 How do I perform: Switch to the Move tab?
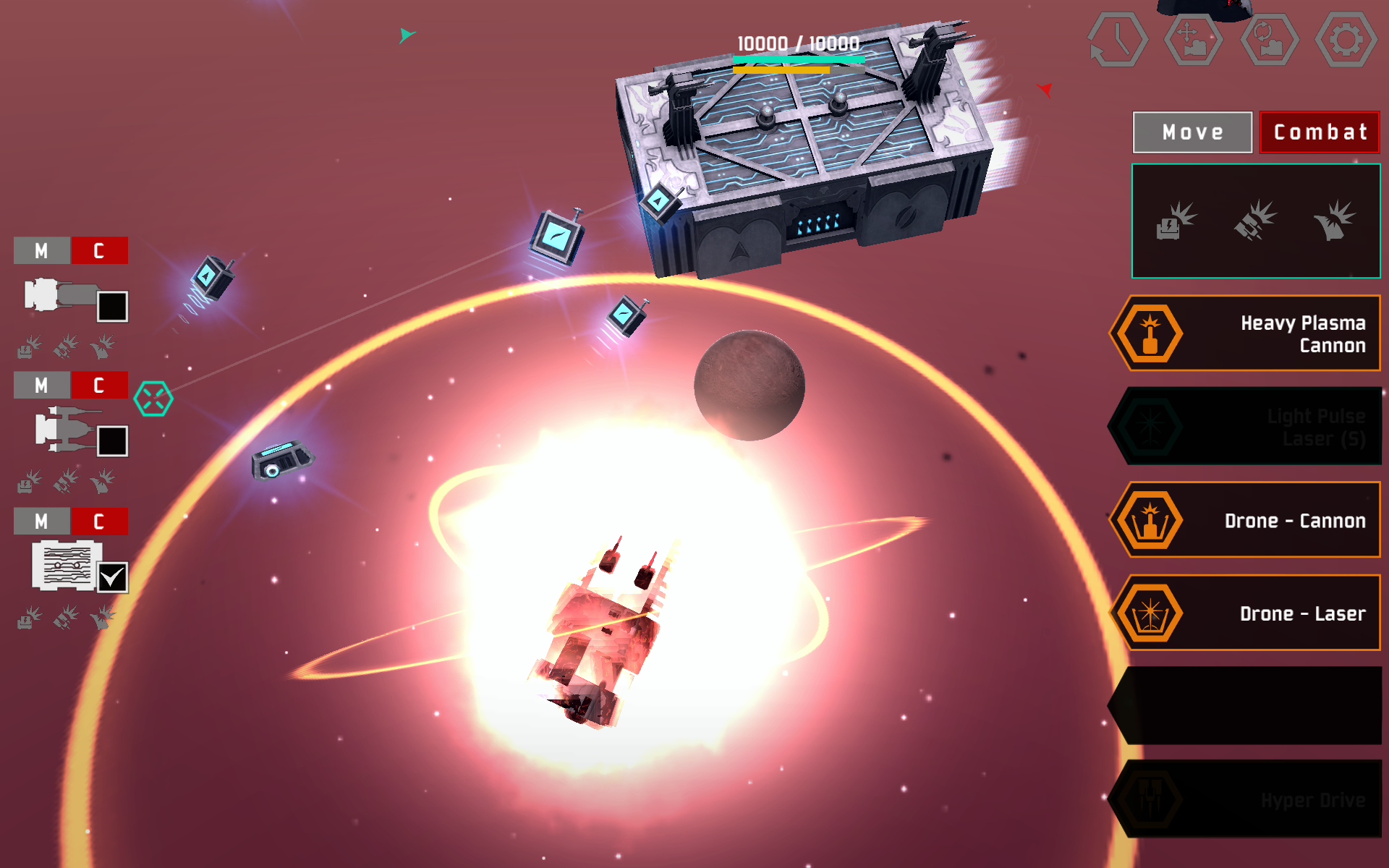coord(1192,132)
